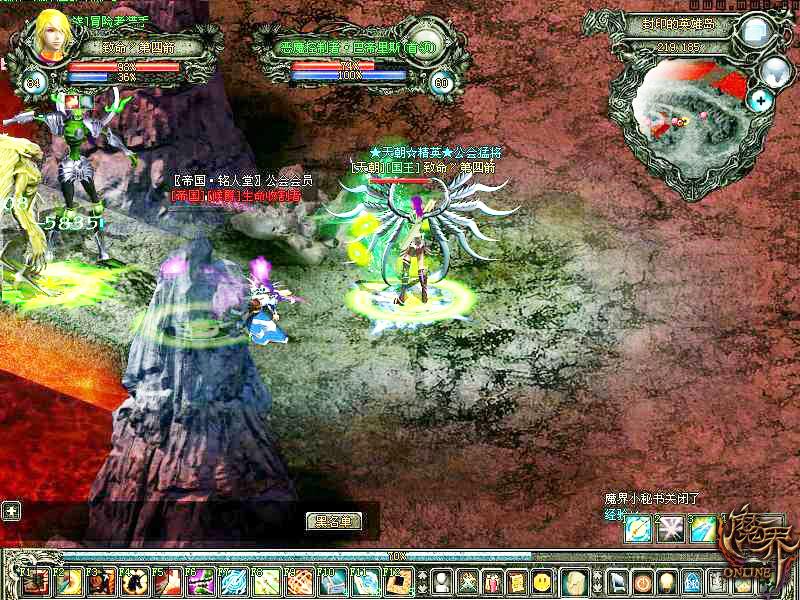Viewport: 800px width, 600px height.
Task: Activate the F6 purple skill
Action: click(202, 582)
